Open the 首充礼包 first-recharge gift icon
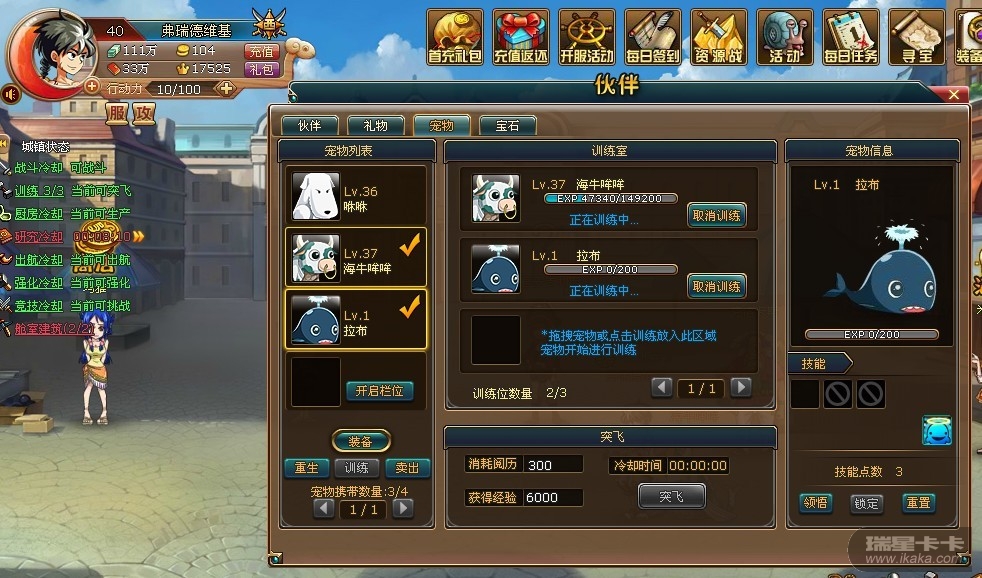The height and width of the screenshot is (578, 982). pyautogui.click(x=455, y=37)
